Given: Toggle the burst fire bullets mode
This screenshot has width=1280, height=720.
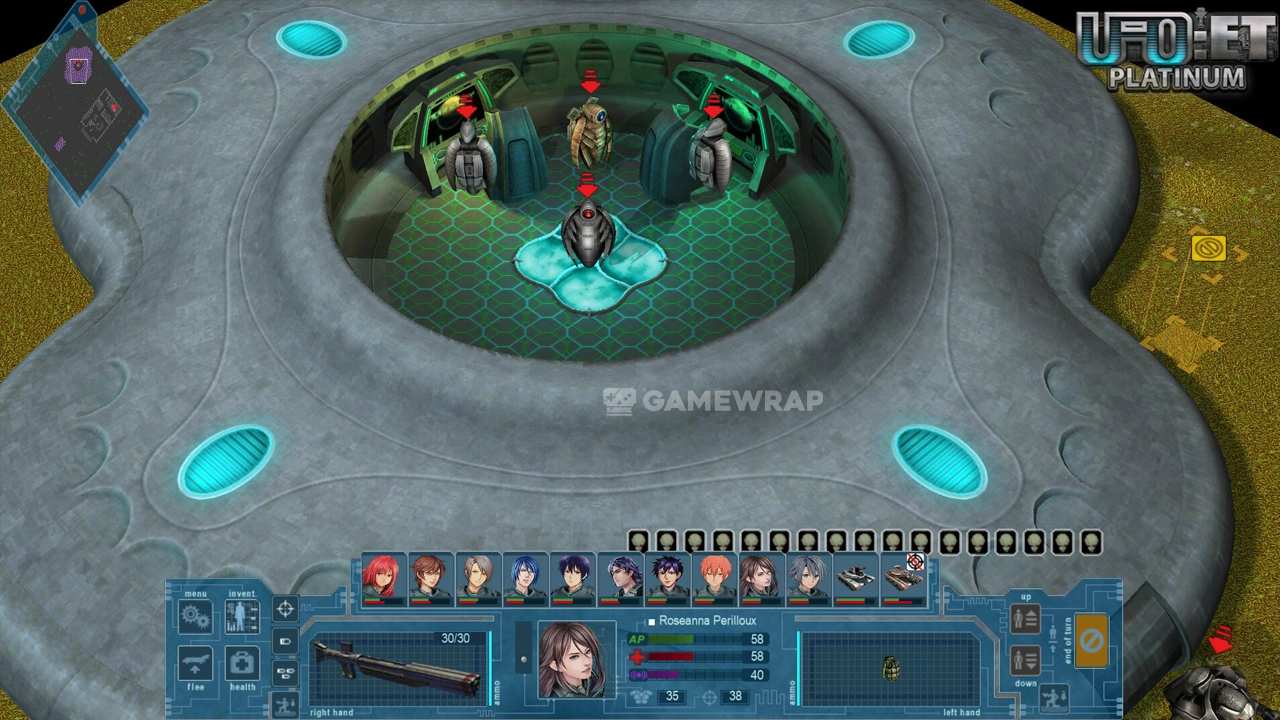Looking at the screenshot, I should (x=285, y=672).
